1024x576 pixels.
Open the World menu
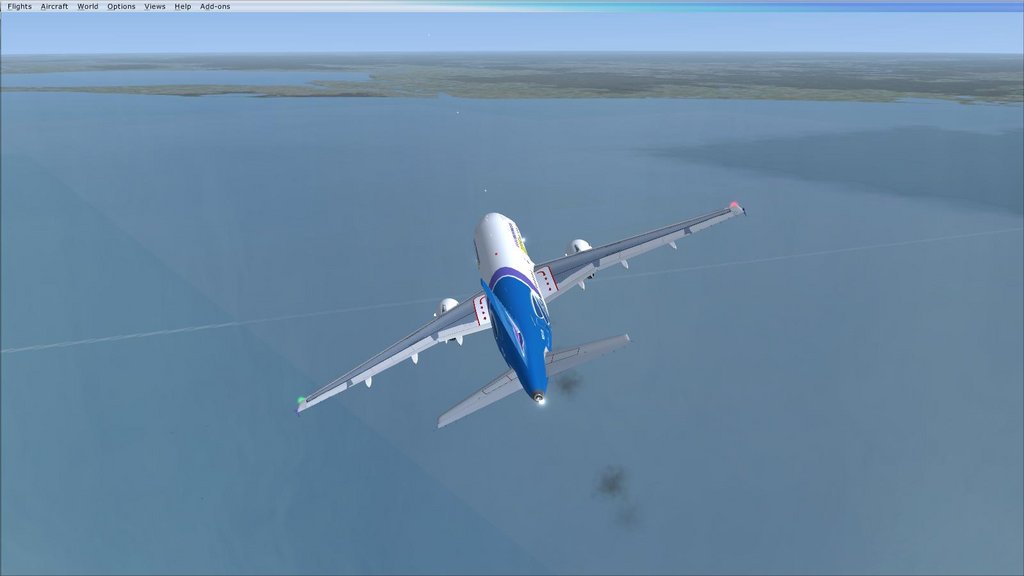click(88, 6)
